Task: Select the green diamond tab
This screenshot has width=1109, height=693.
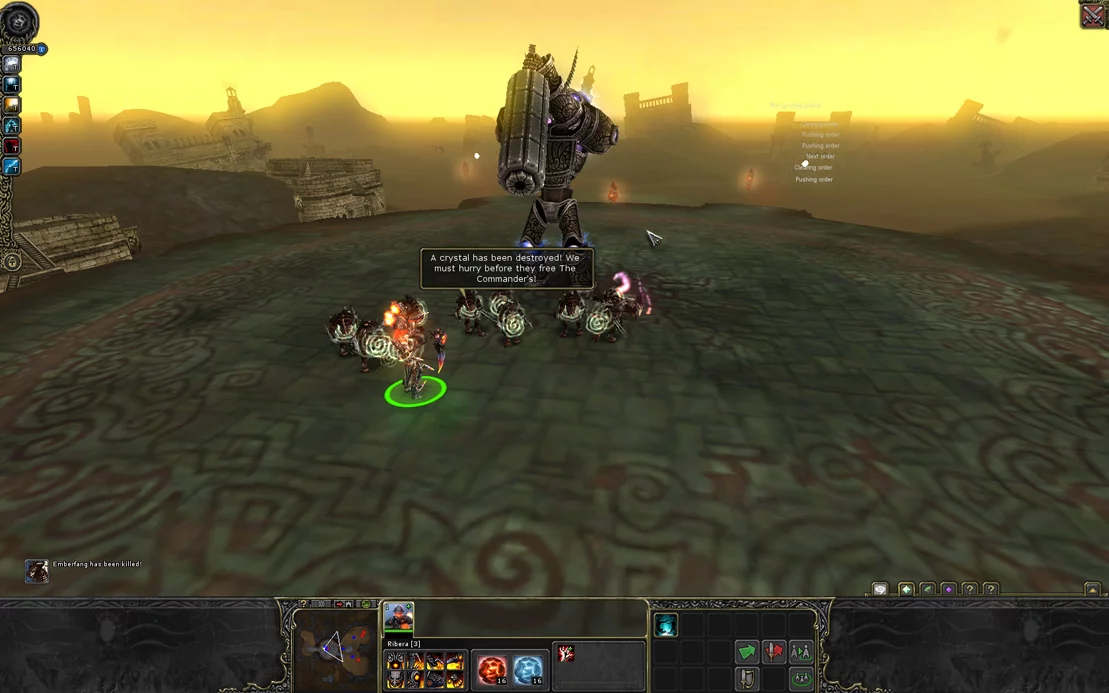Action: (906, 590)
